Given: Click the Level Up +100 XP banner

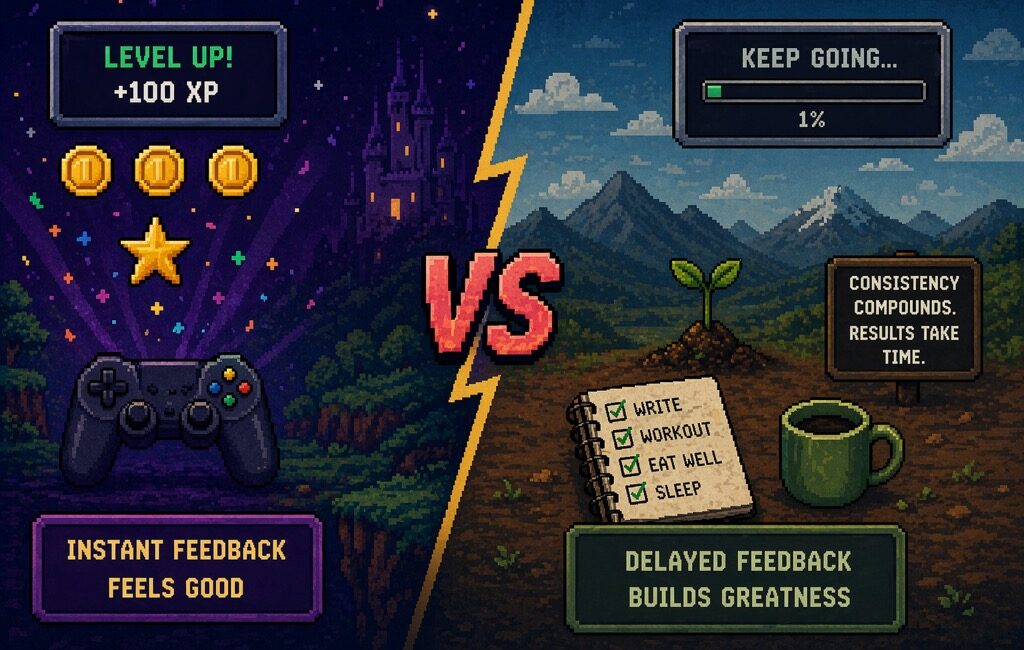Looking at the screenshot, I should pyautogui.click(x=169, y=74).
